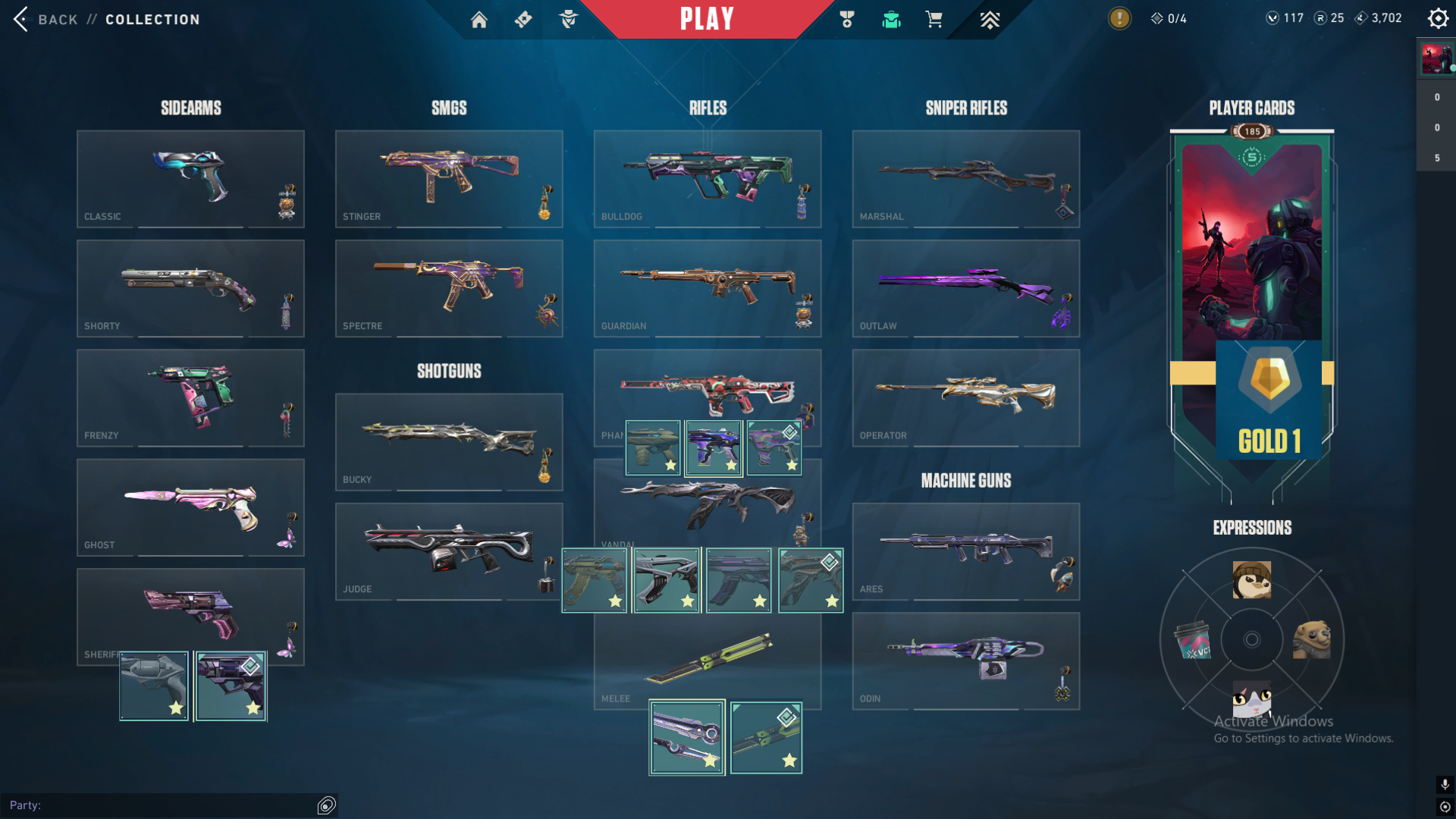The height and width of the screenshot is (819, 1456).
Task: Select the Odin machine gun tile
Action: click(965, 661)
